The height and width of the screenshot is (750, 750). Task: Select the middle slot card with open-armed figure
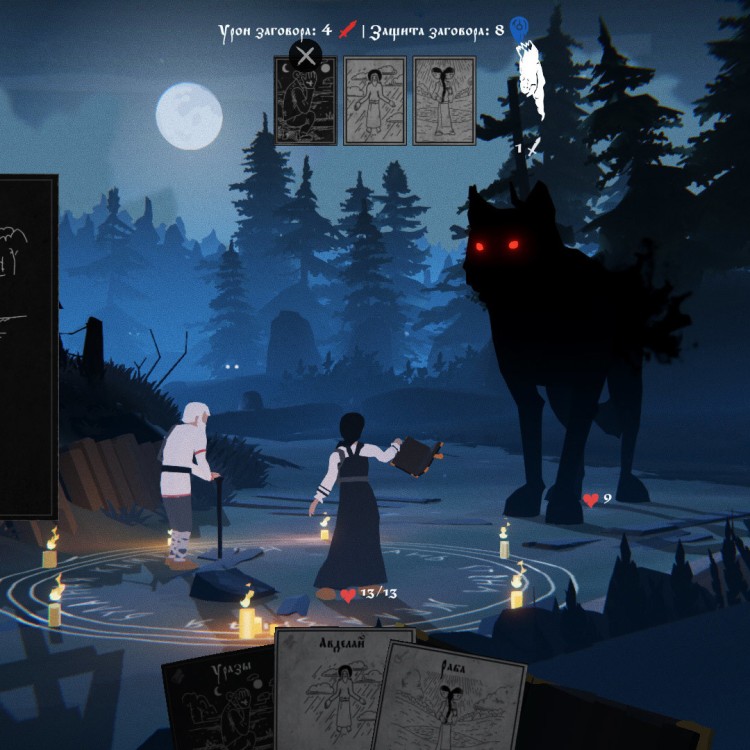[x=375, y=100]
